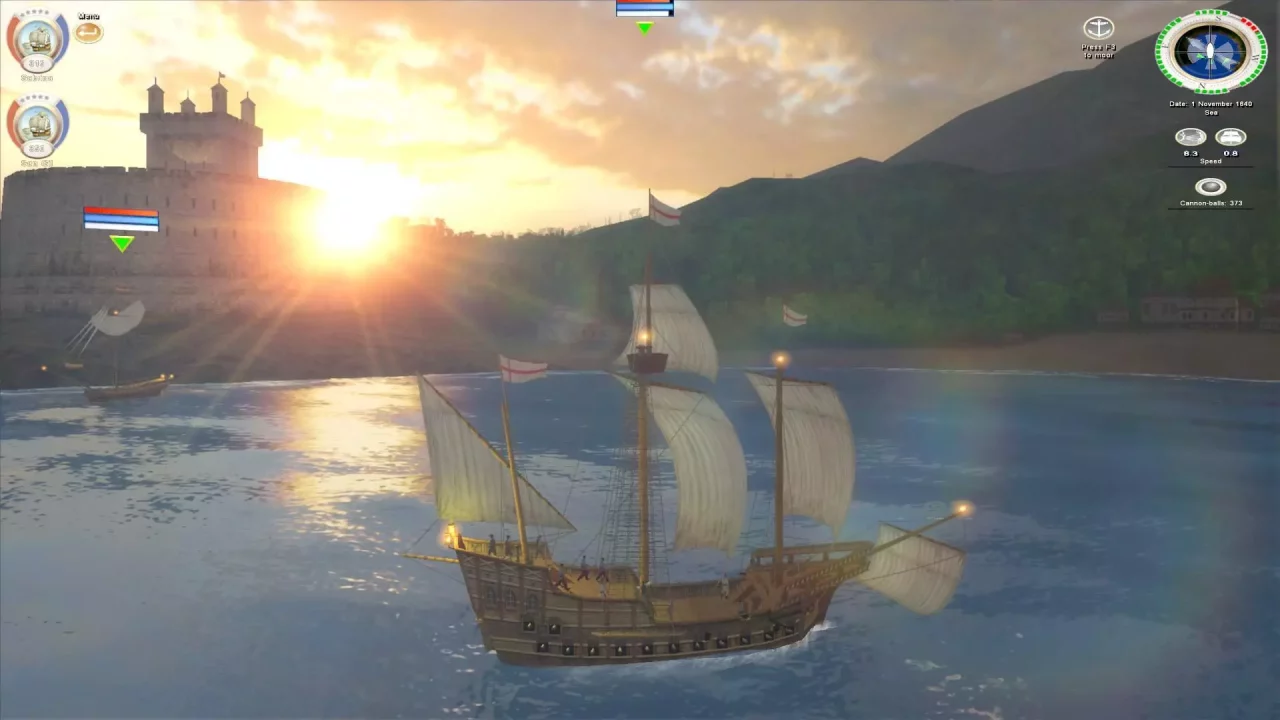The height and width of the screenshot is (720, 1280).
Task: Click the 'Cannon-balls: 373' counter
Action: point(1212,202)
